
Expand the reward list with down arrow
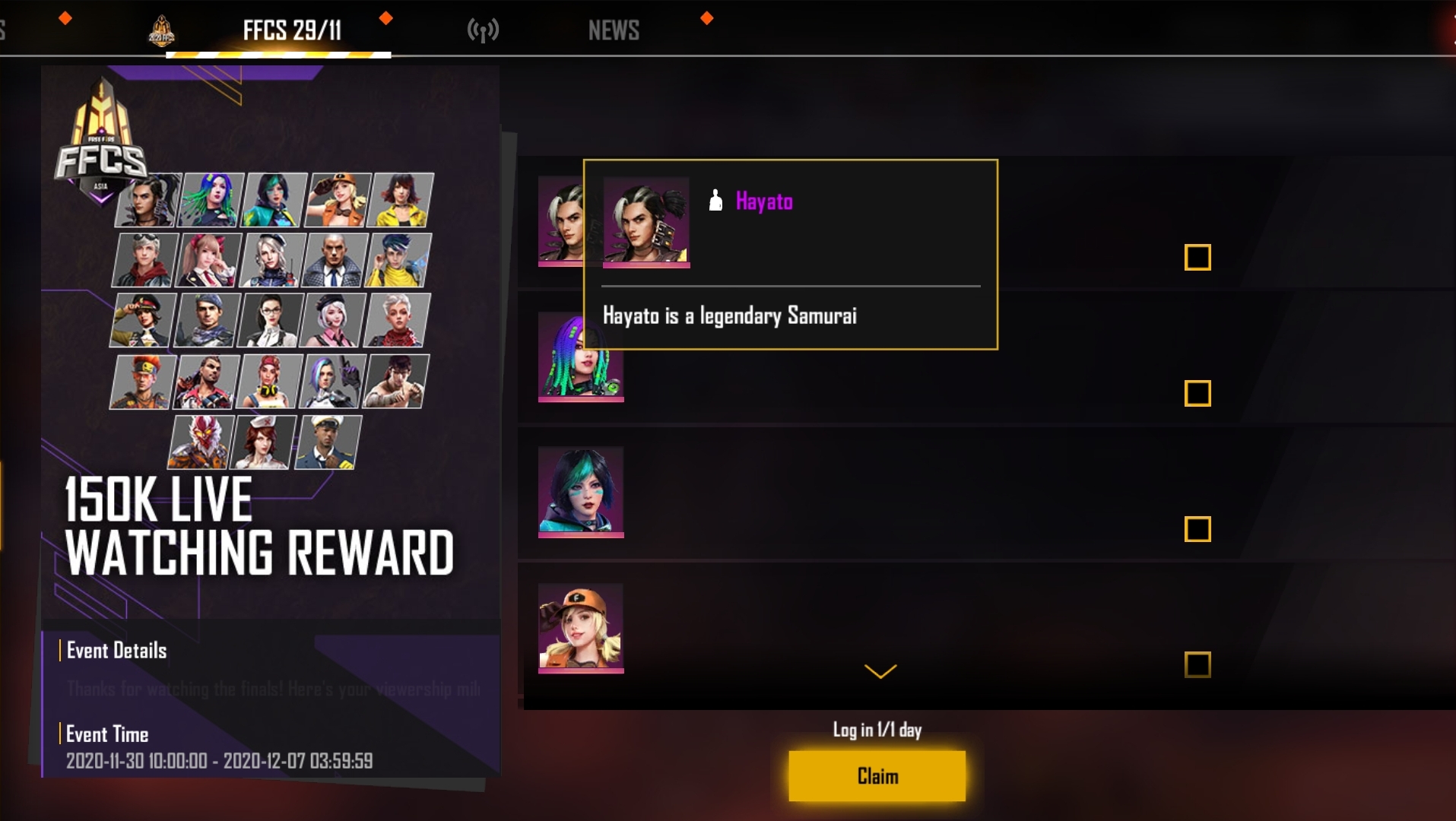tap(880, 671)
